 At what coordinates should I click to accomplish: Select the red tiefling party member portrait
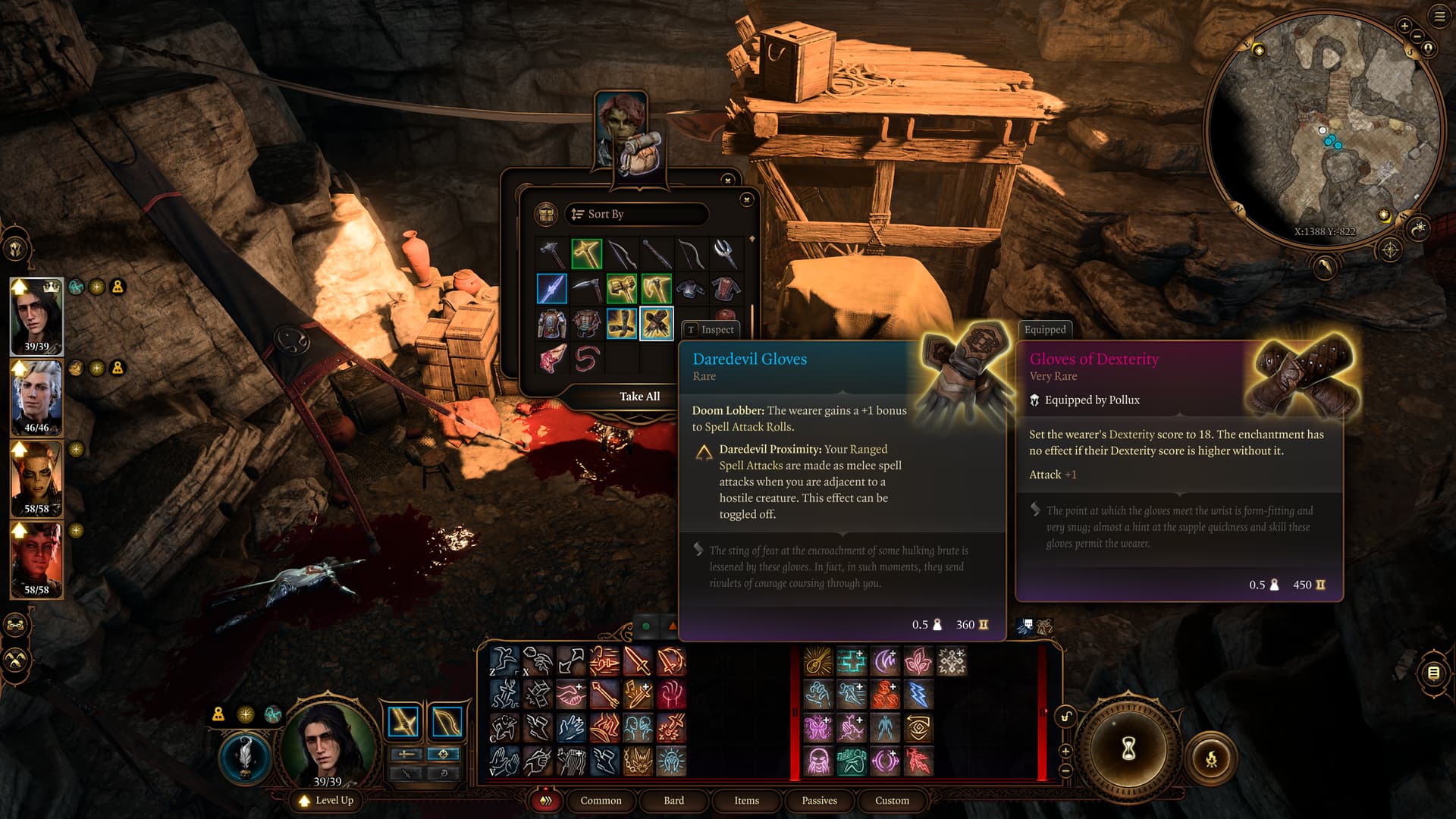[x=36, y=559]
